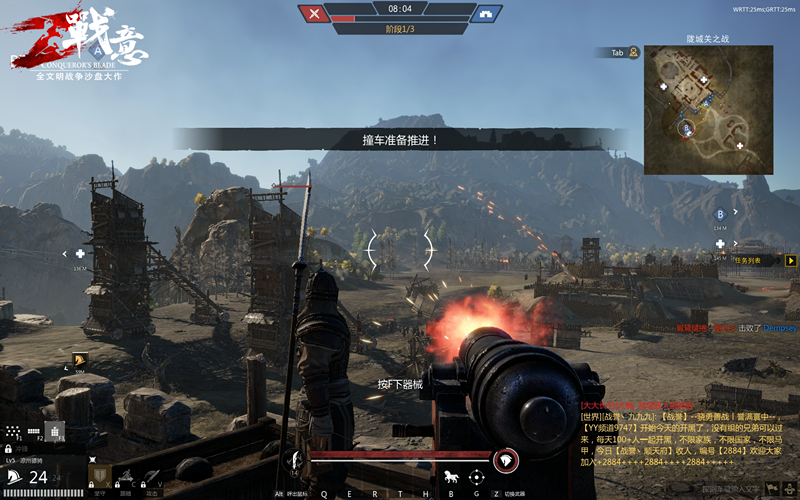The width and height of the screenshot is (800, 500).
Task: Open the battle minimap
Action: click(x=710, y=109)
